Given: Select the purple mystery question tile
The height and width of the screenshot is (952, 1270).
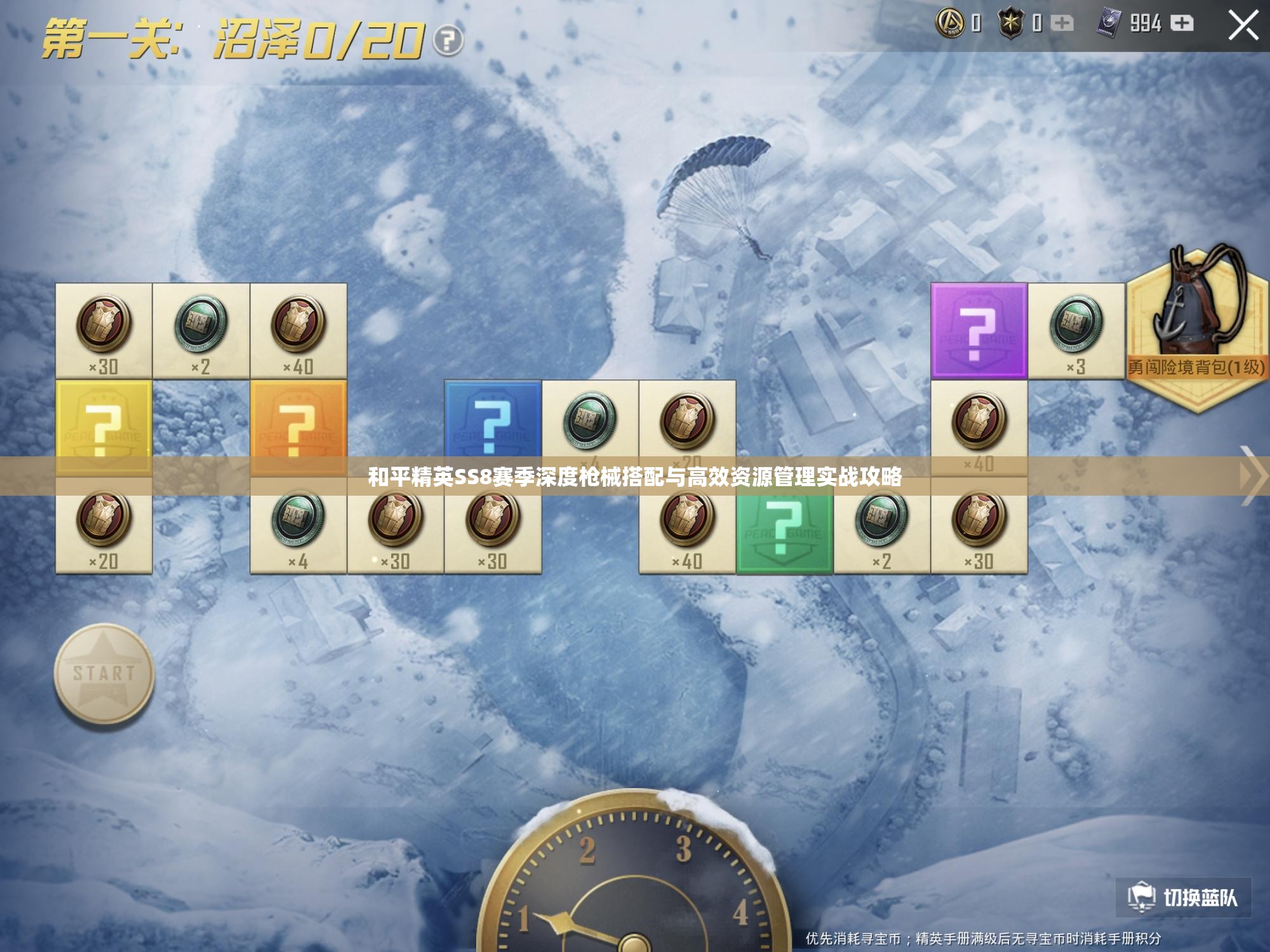Looking at the screenshot, I should (979, 331).
